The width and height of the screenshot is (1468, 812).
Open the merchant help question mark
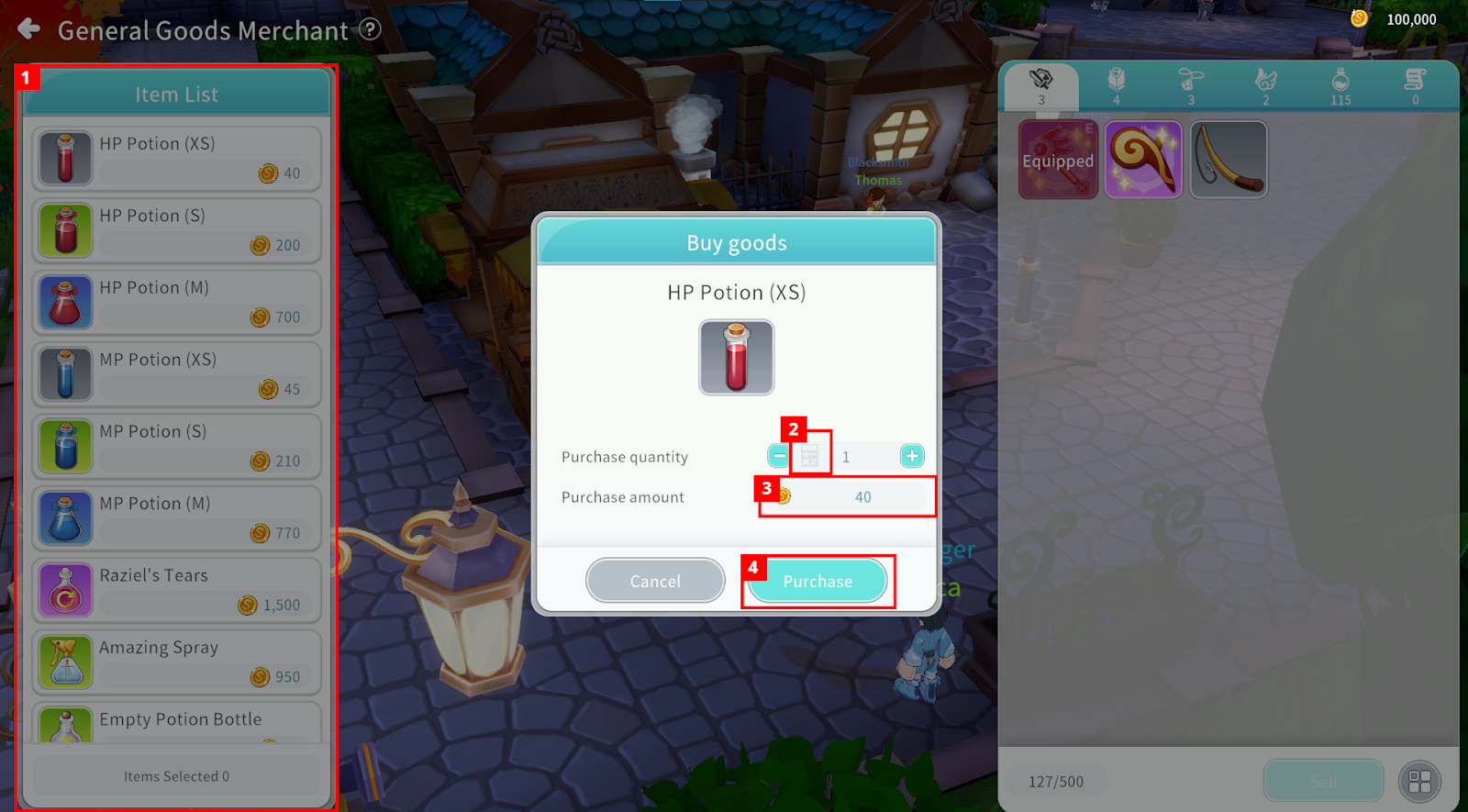370,29
